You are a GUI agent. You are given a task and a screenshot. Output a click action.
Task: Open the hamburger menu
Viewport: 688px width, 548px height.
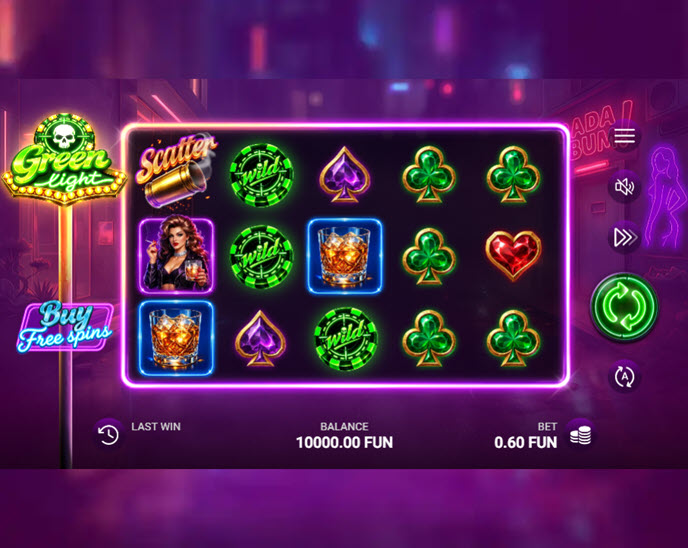coord(625,136)
